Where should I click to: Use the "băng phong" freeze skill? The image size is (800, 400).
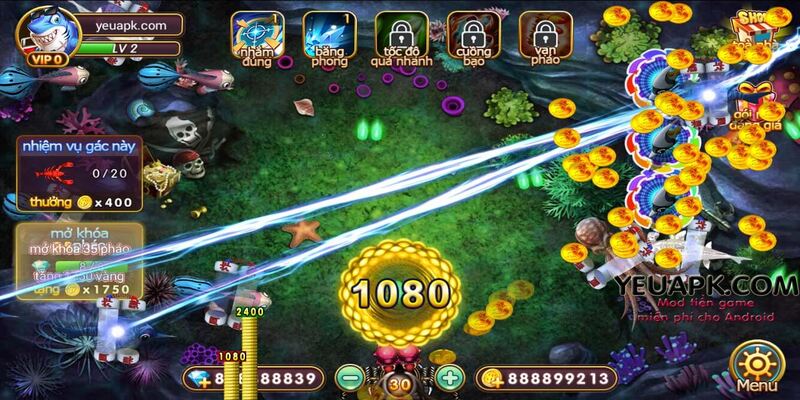point(327,36)
